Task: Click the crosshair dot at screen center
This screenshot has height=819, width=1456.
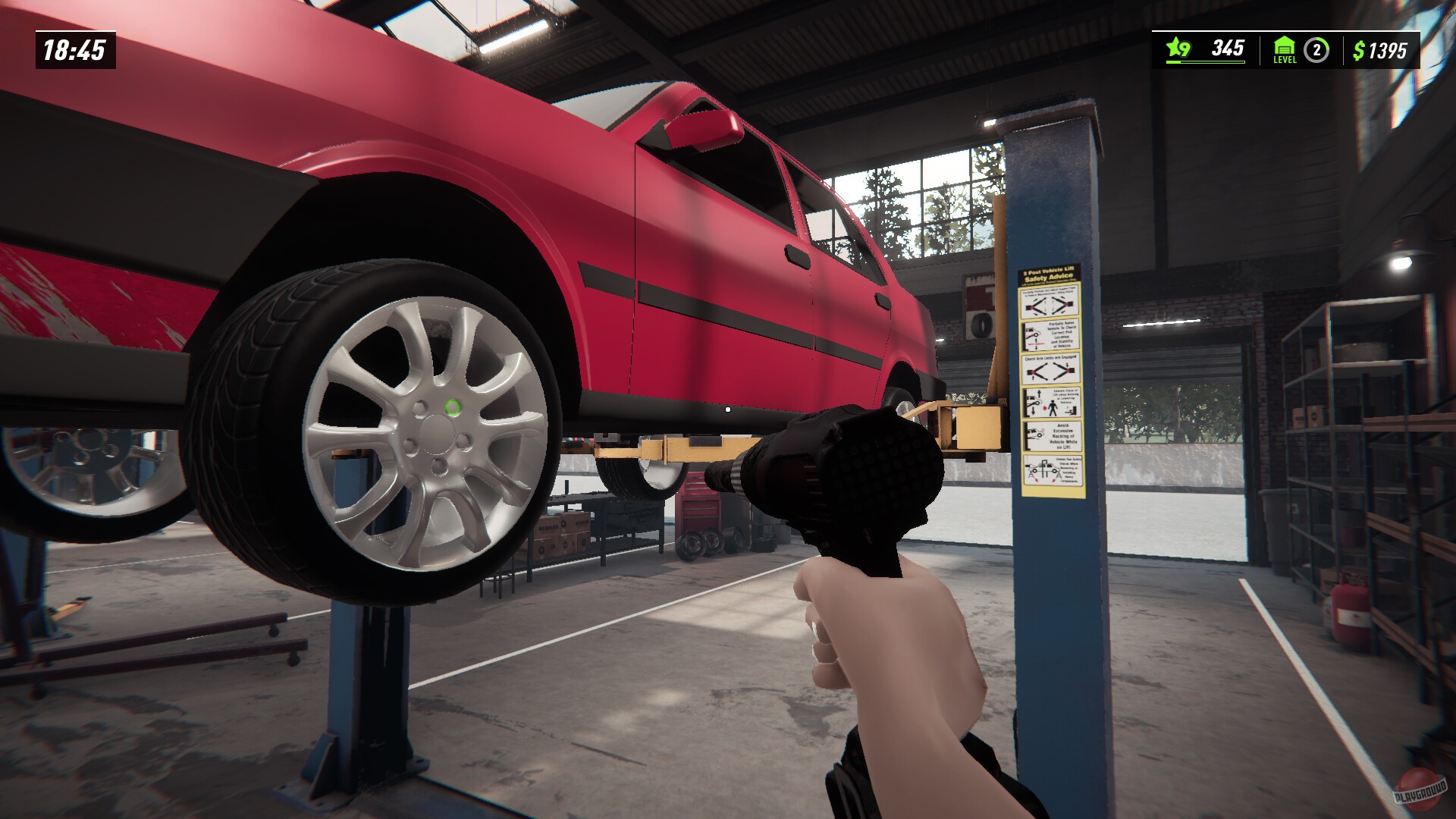Action: (728, 409)
